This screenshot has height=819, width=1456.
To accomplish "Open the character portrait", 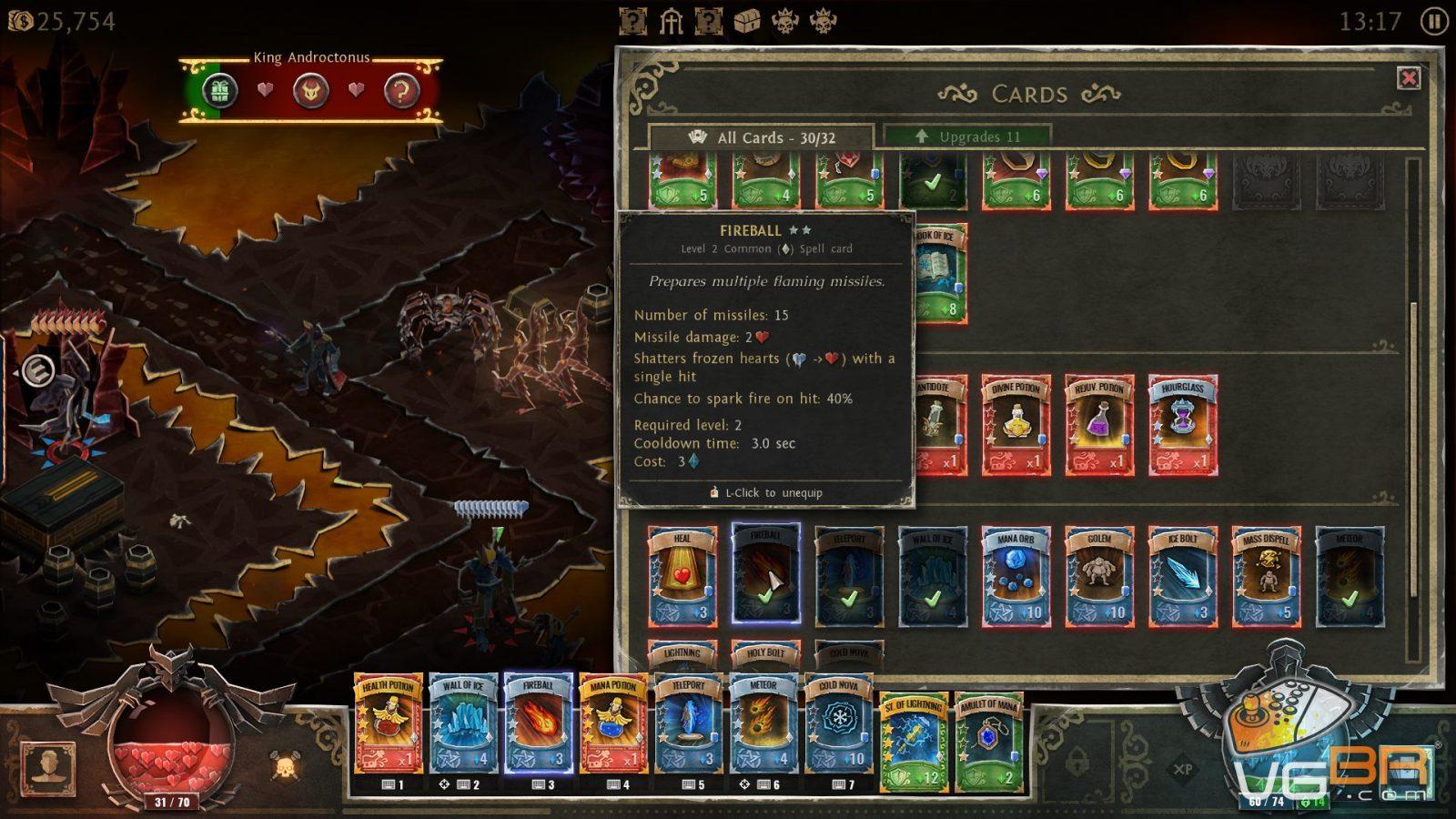I will 47,767.
